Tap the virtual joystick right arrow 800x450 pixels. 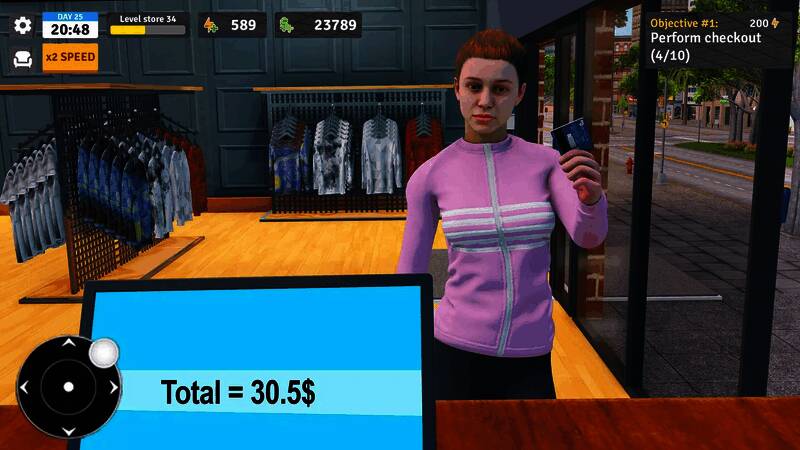112,387
